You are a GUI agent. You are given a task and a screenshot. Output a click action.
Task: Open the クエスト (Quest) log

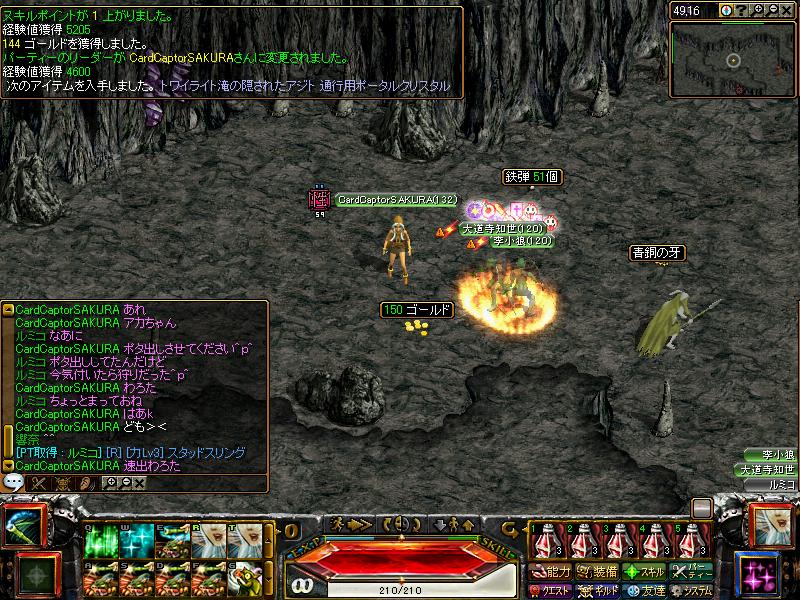click(x=550, y=590)
